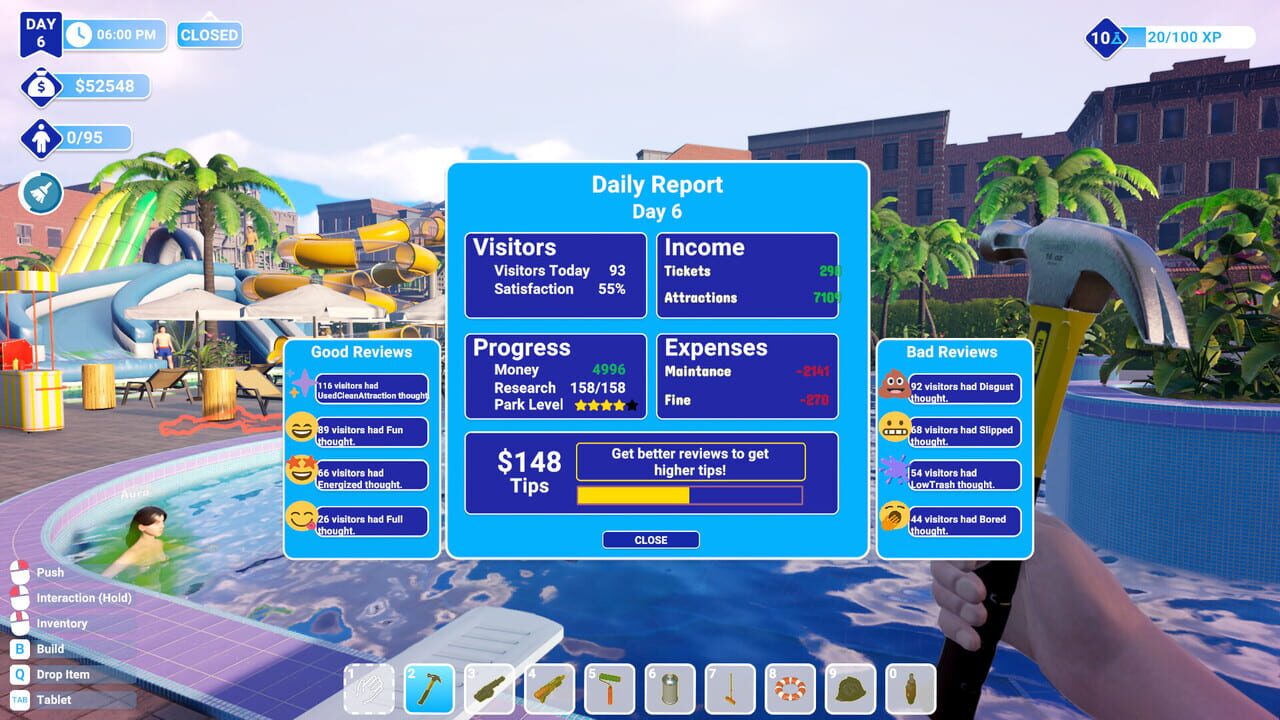Screen dimensions: 1280x720
Task: Click the LowTrash bad review entry
Action: (x=964, y=478)
